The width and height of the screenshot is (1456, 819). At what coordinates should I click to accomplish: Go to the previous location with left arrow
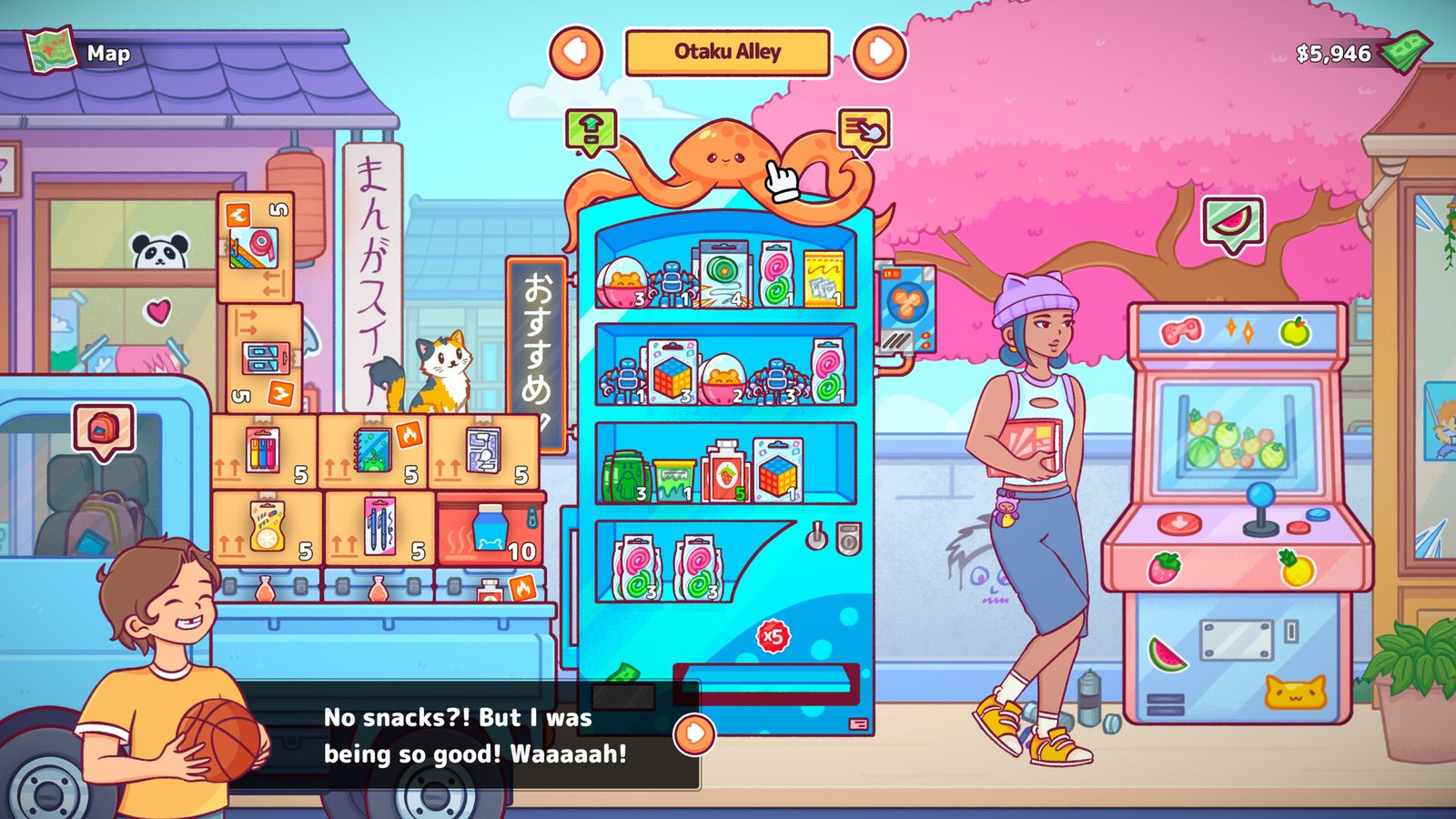coord(576,52)
